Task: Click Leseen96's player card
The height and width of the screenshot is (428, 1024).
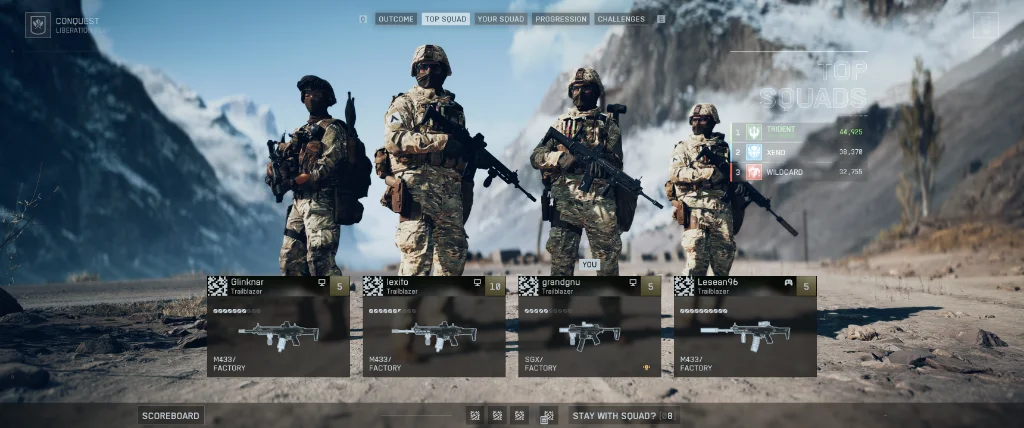Action: point(745,326)
